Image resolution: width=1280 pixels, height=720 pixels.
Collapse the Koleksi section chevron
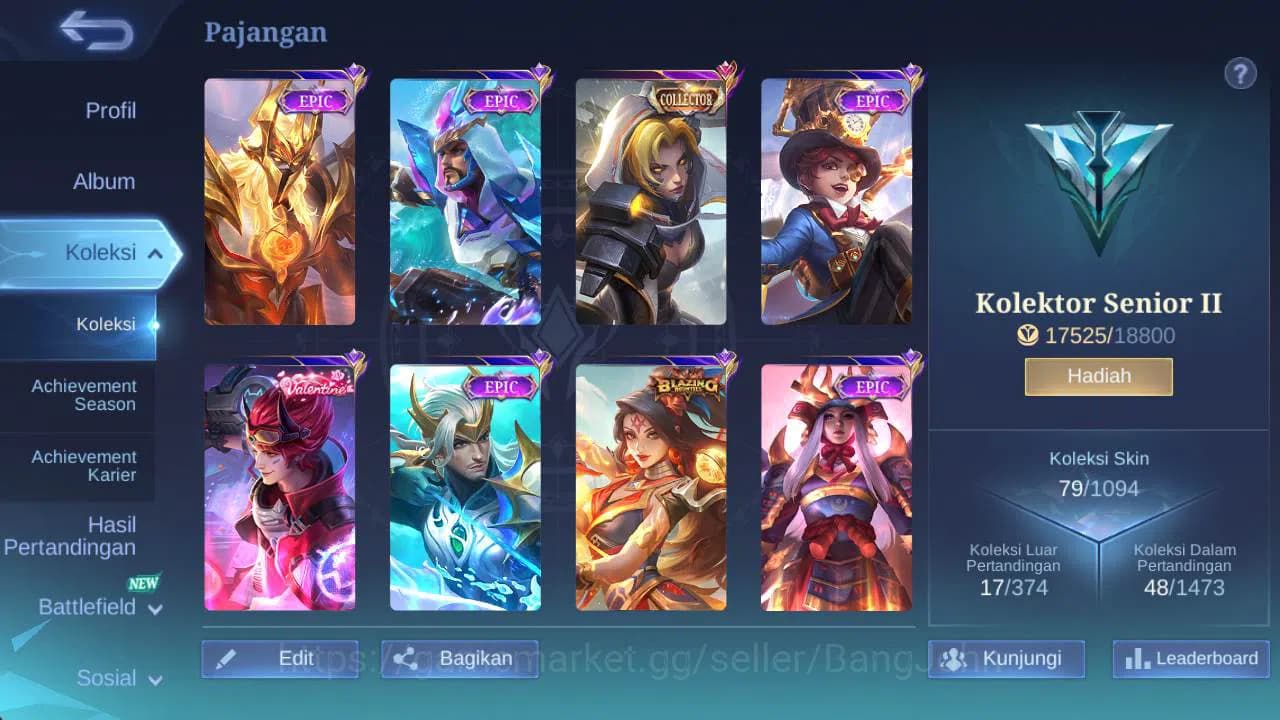pos(154,253)
